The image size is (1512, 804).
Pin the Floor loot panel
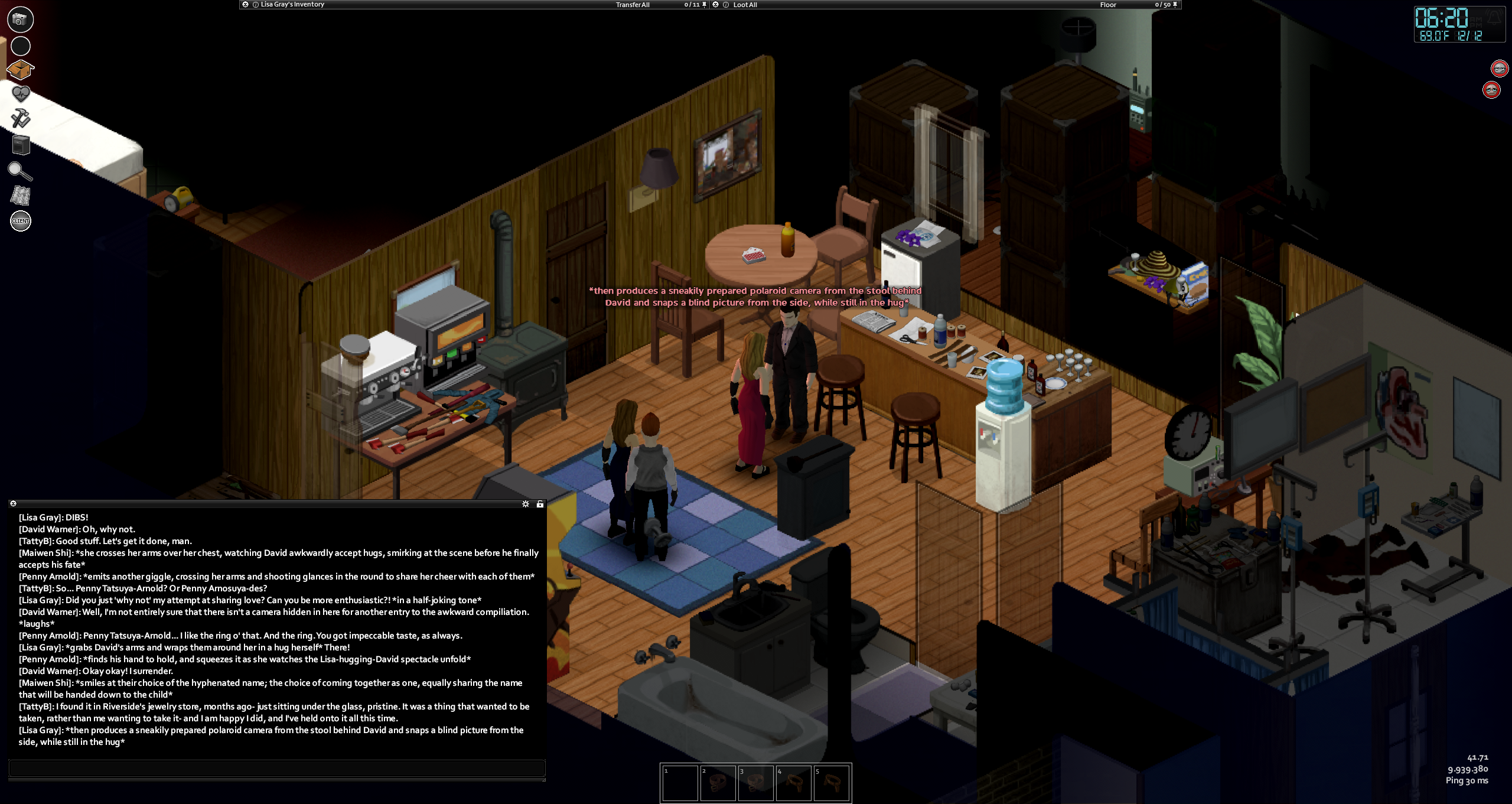(x=1175, y=5)
